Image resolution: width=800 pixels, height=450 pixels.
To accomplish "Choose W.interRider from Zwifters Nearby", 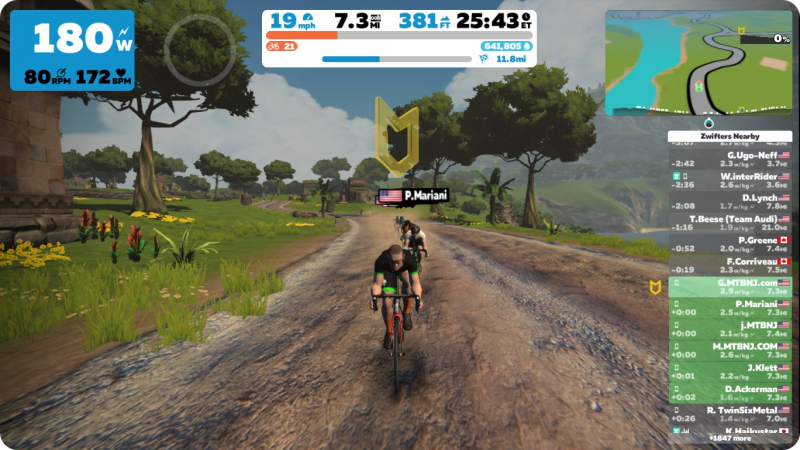I will [x=730, y=180].
